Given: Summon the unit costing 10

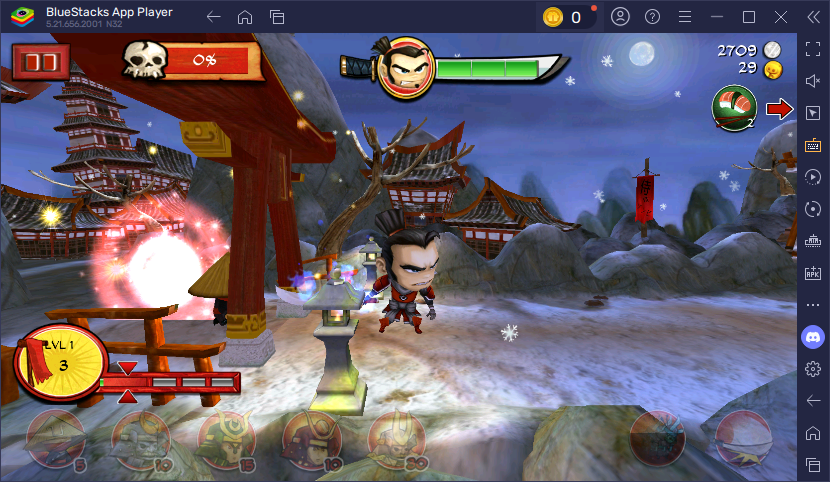Looking at the screenshot, I should pos(141,438).
